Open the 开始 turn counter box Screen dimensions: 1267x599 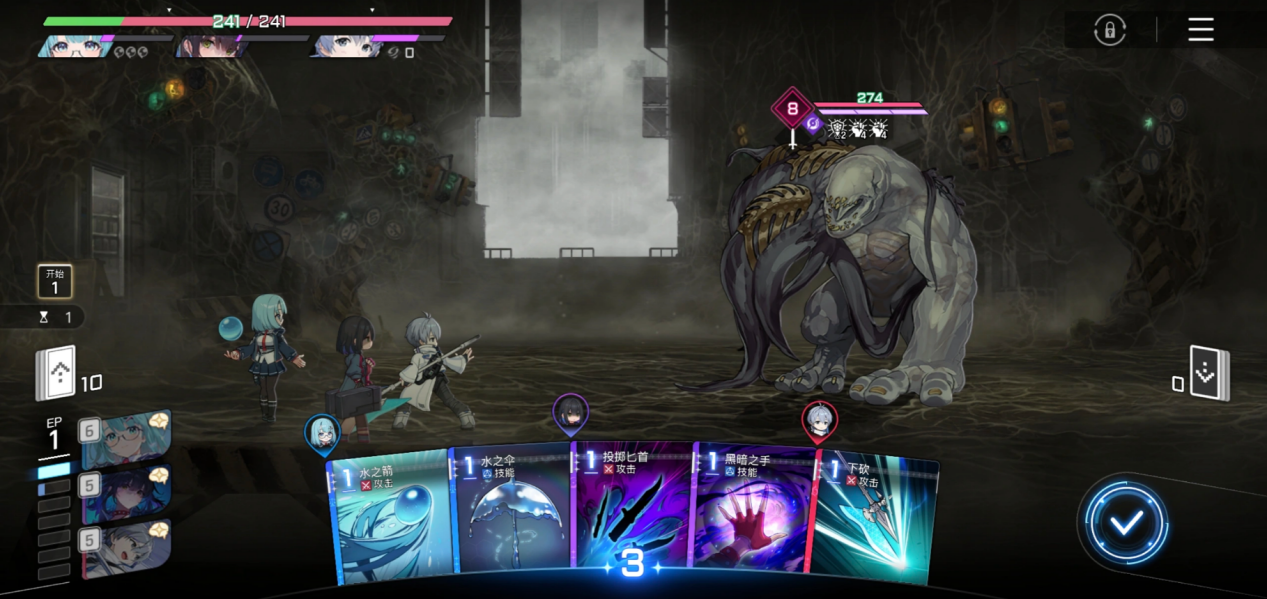pyautogui.click(x=55, y=281)
